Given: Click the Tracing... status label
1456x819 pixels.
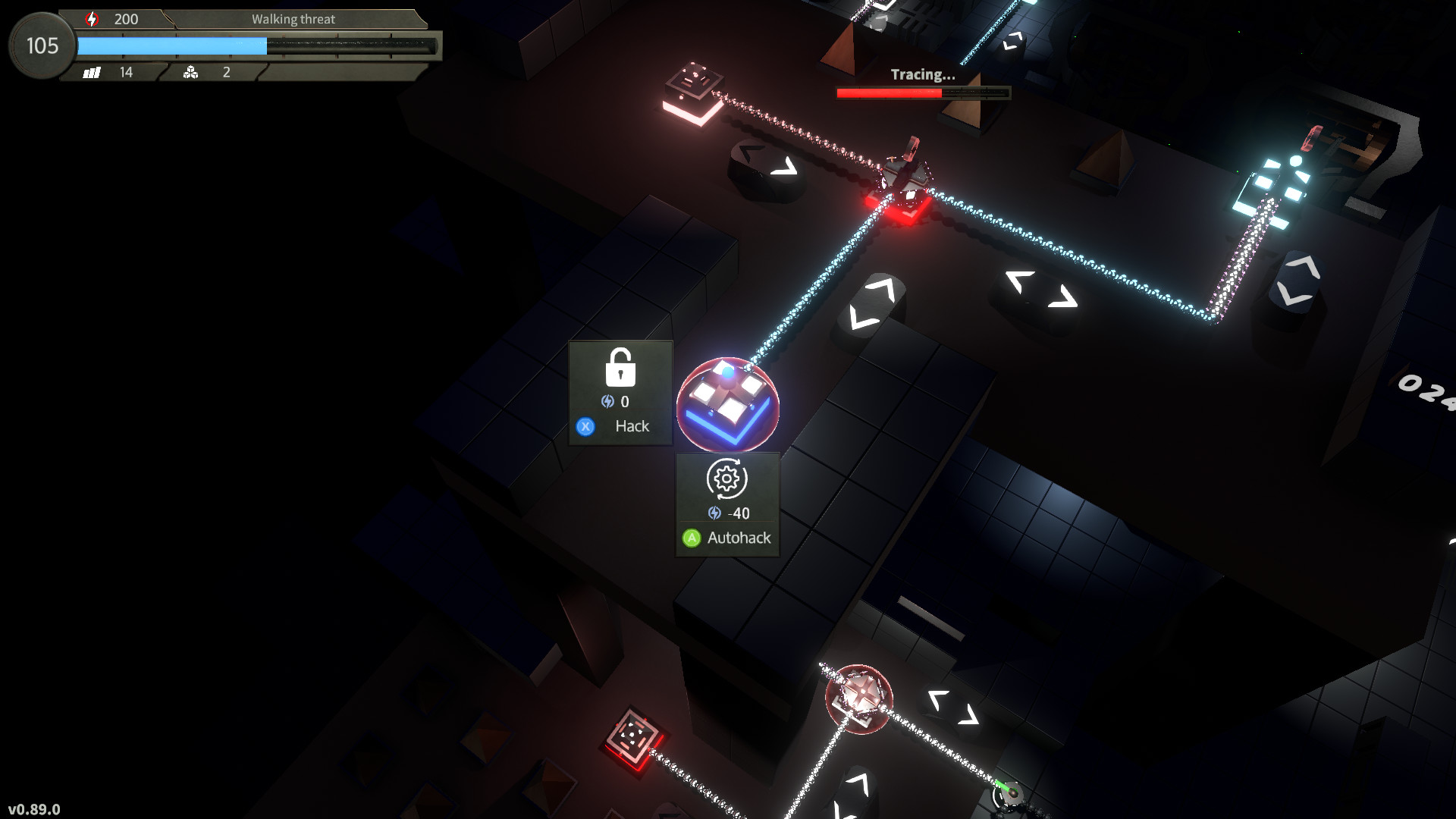Looking at the screenshot, I should [x=921, y=75].
